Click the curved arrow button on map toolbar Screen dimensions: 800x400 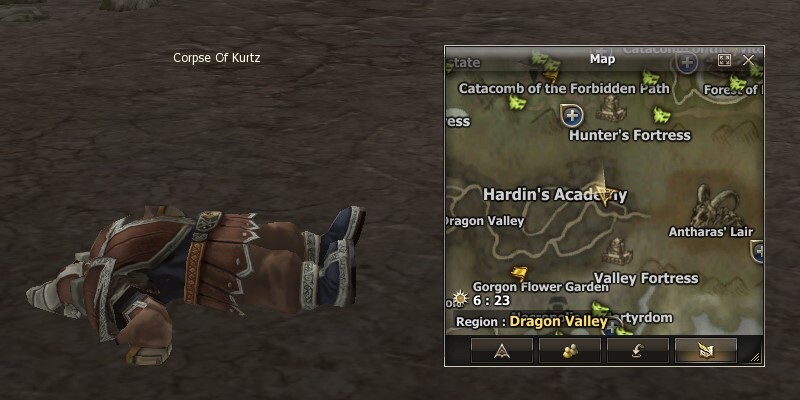click(637, 350)
